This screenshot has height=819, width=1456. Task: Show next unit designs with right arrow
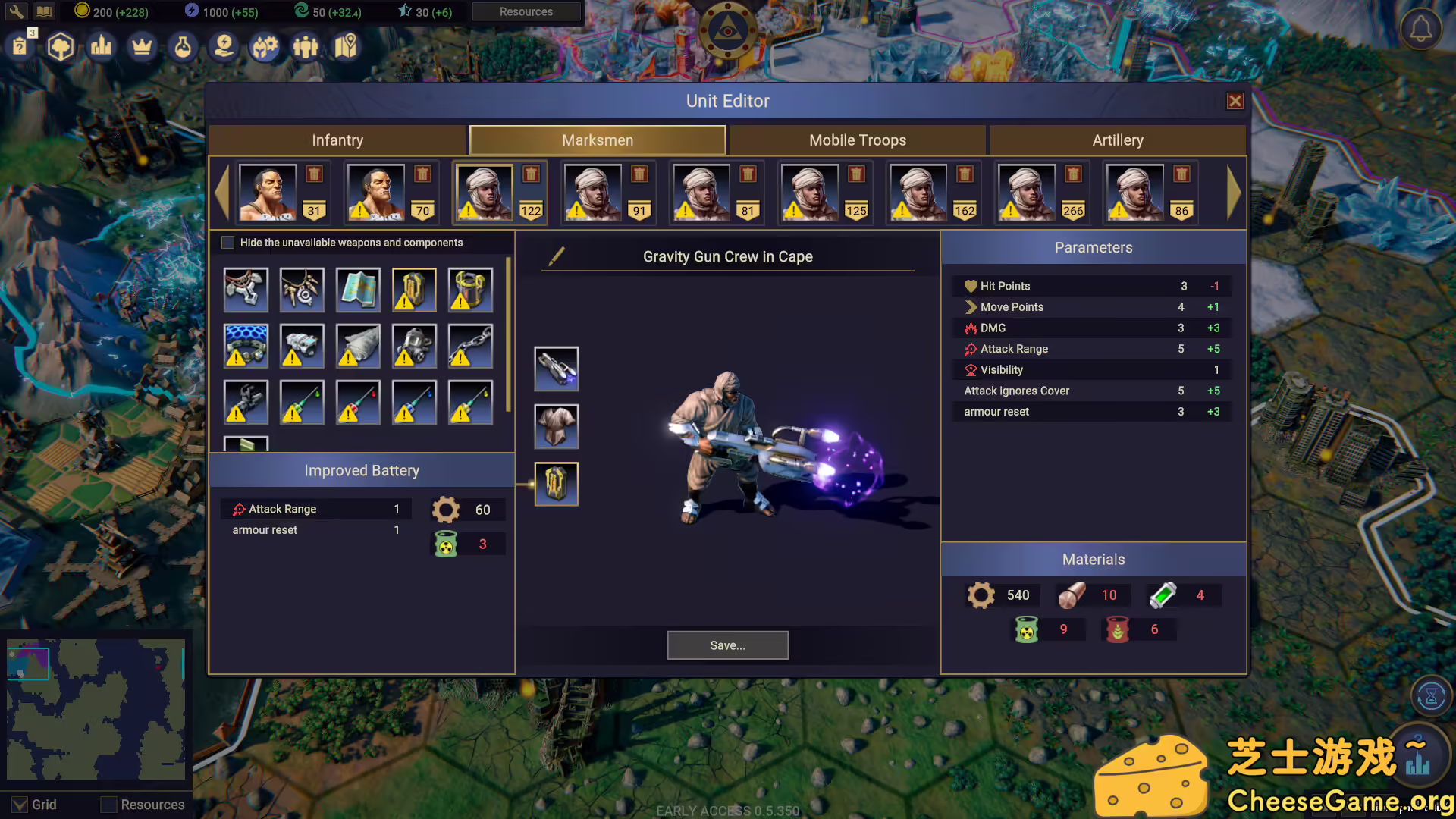[1233, 193]
